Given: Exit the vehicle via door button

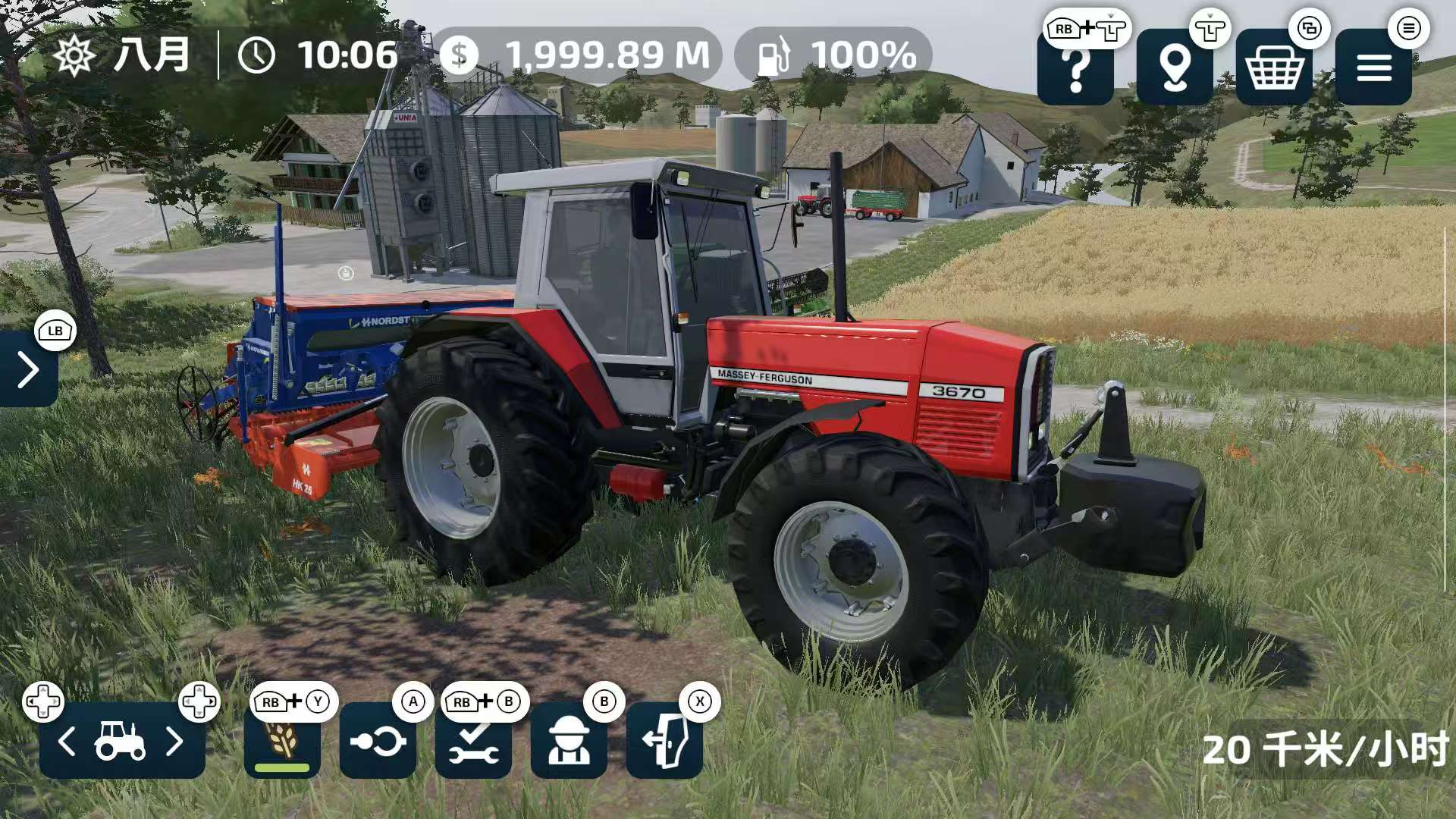Looking at the screenshot, I should [664, 741].
